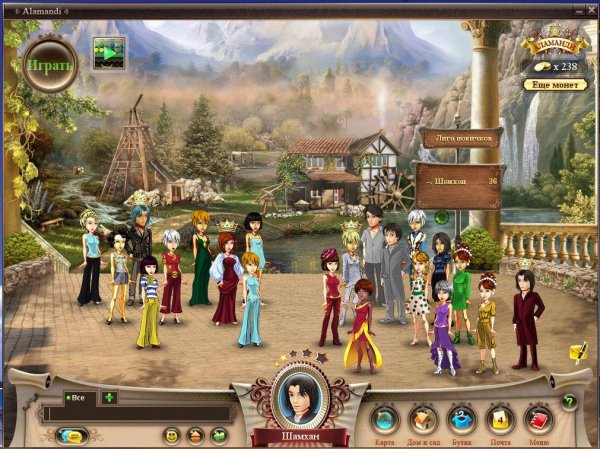Select the Все chat channel tab
The width and height of the screenshot is (600, 449).
pyautogui.click(x=76, y=398)
